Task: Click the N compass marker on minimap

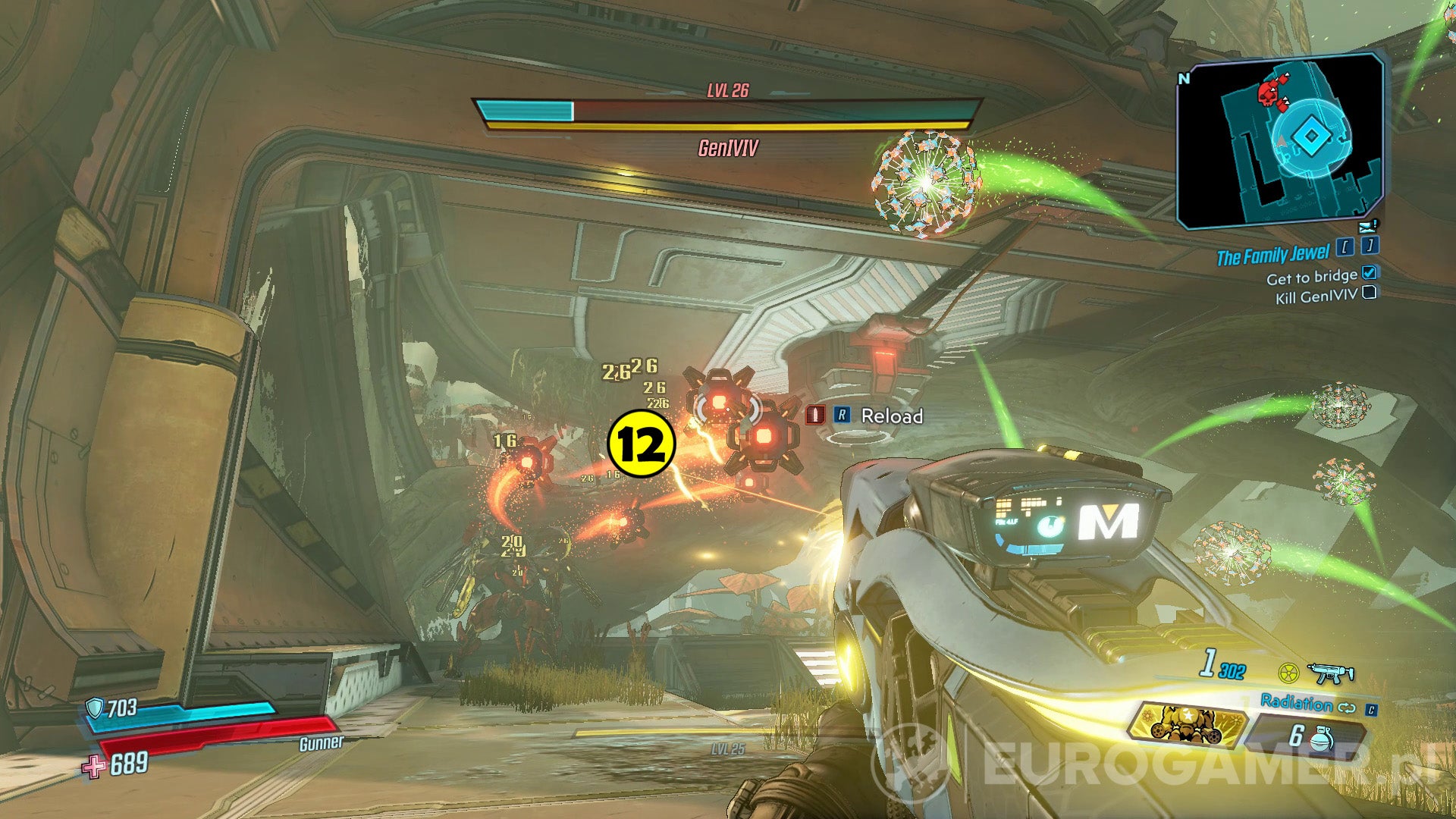Action: click(1185, 77)
